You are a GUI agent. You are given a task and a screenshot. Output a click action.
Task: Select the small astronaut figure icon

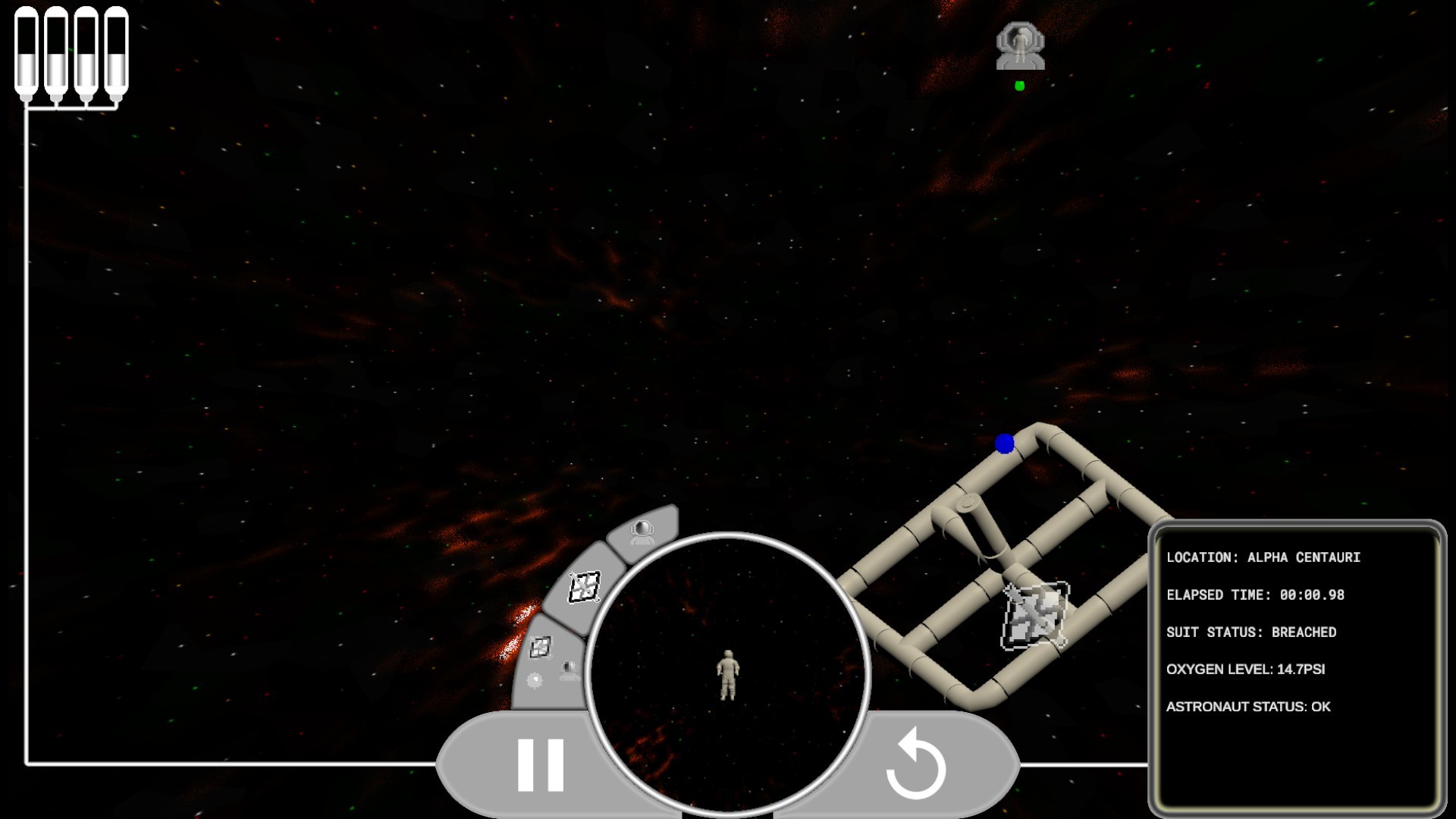[567, 669]
